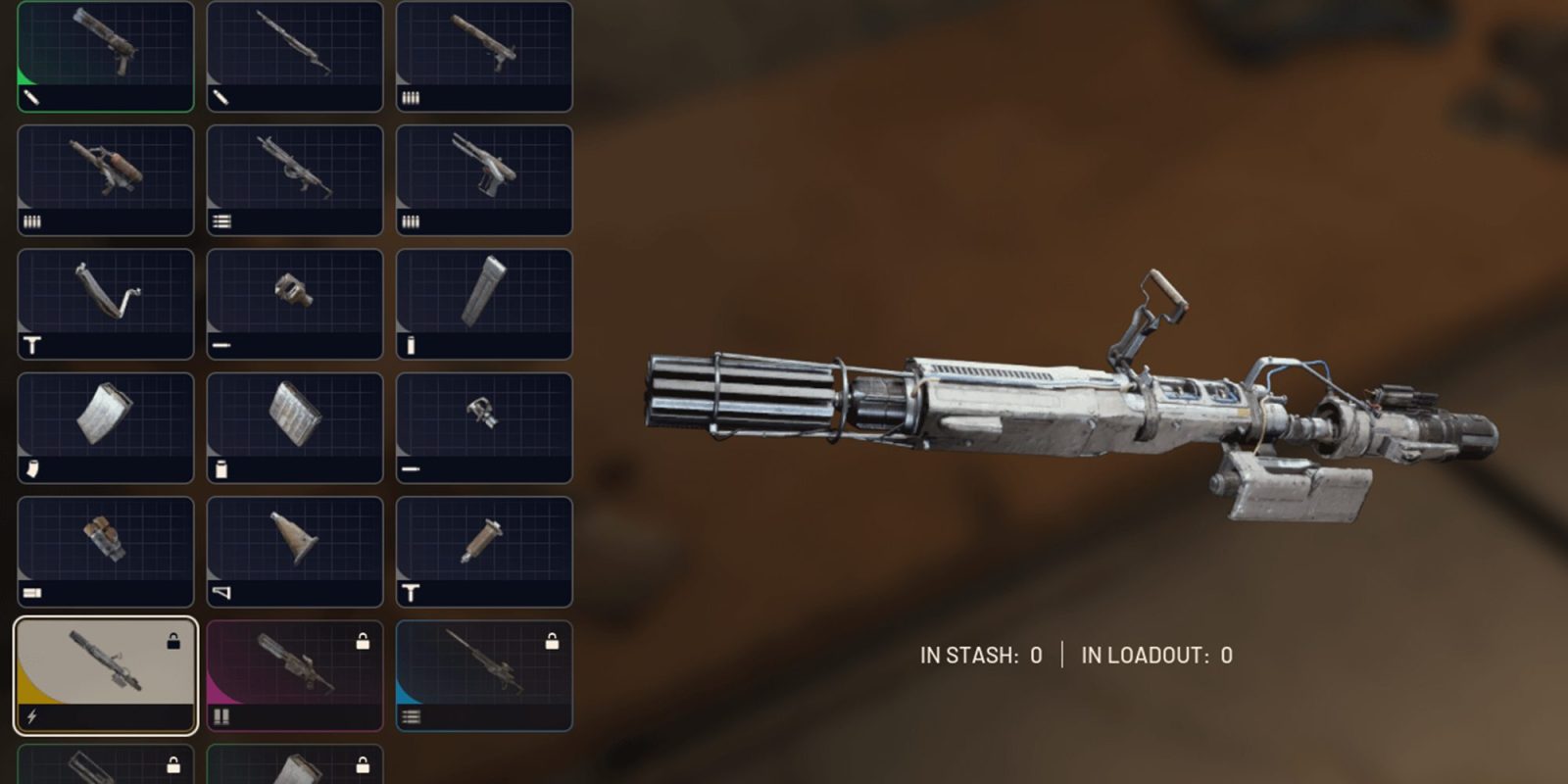Choose the brown cylindrical vertical grip
The width and height of the screenshot is (1568, 784).
484,551
